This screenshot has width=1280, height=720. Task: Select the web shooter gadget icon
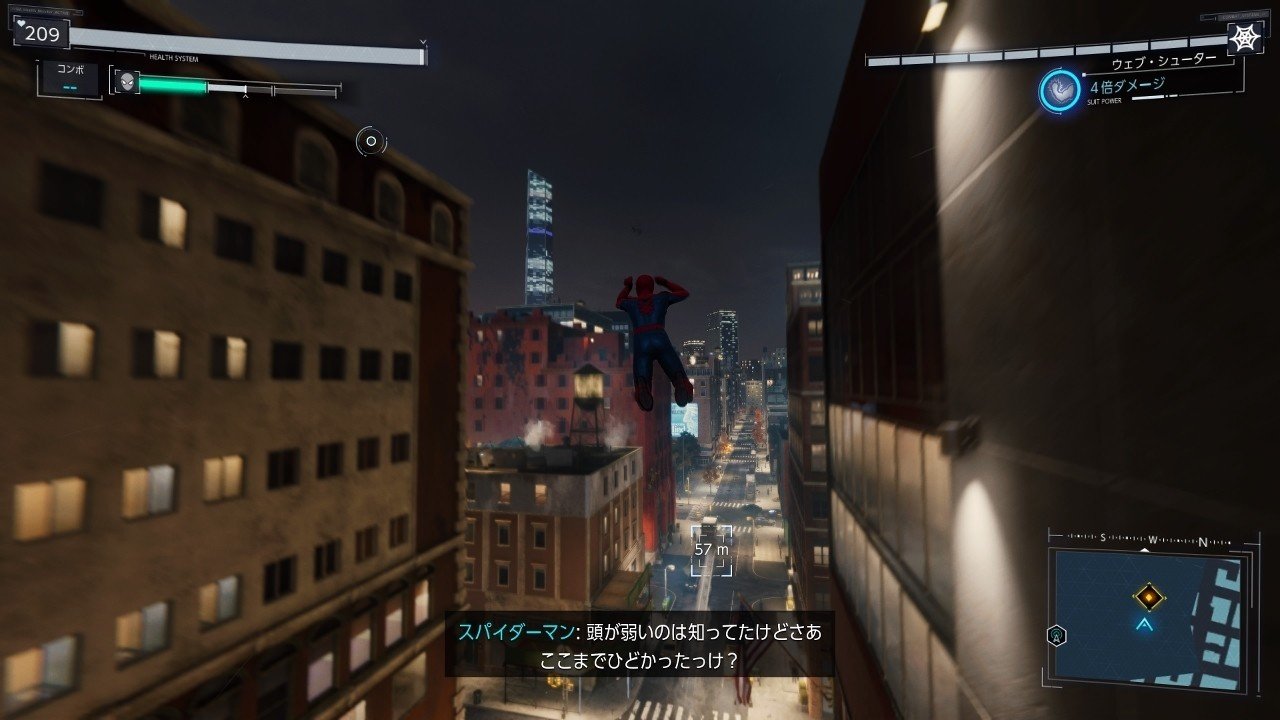[1244, 39]
